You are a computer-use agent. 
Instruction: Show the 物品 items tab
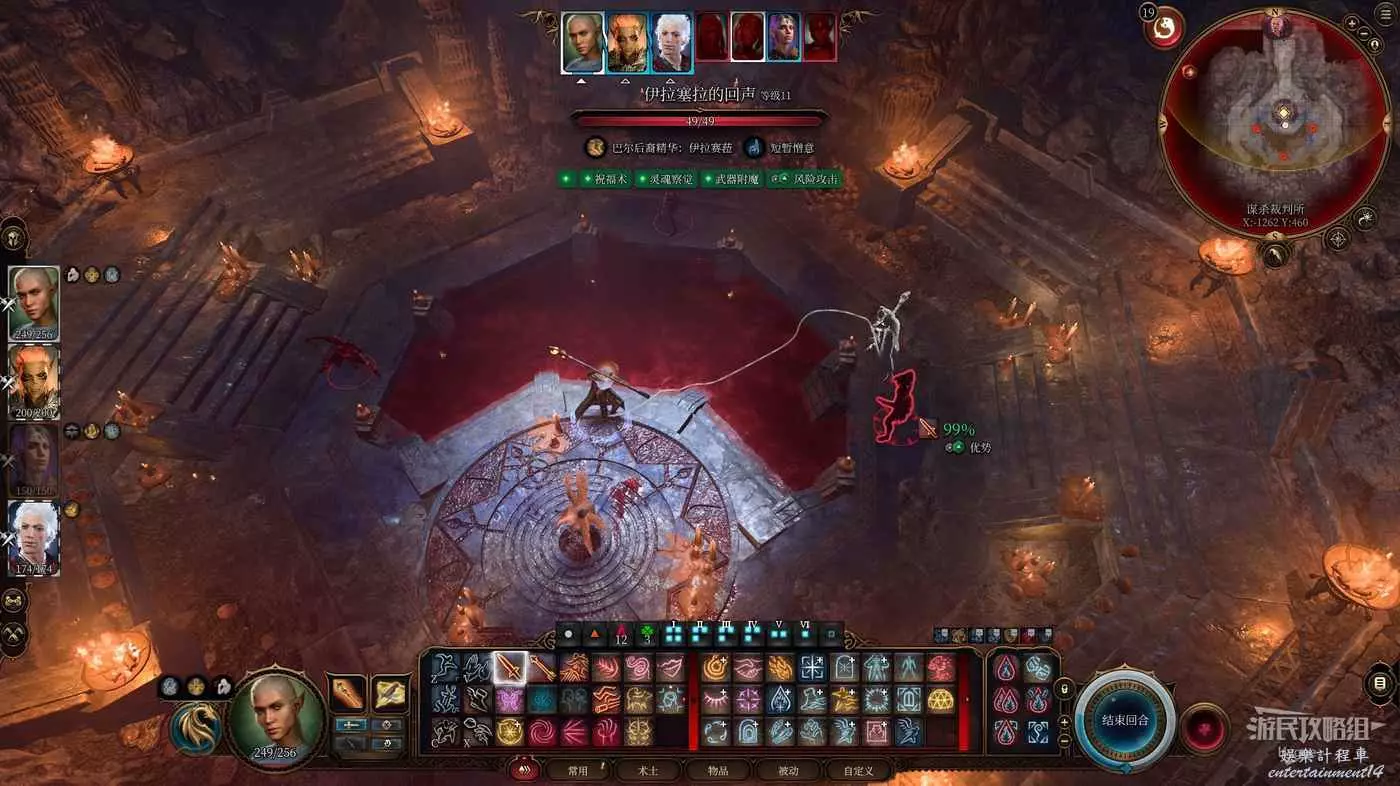pos(718,771)
